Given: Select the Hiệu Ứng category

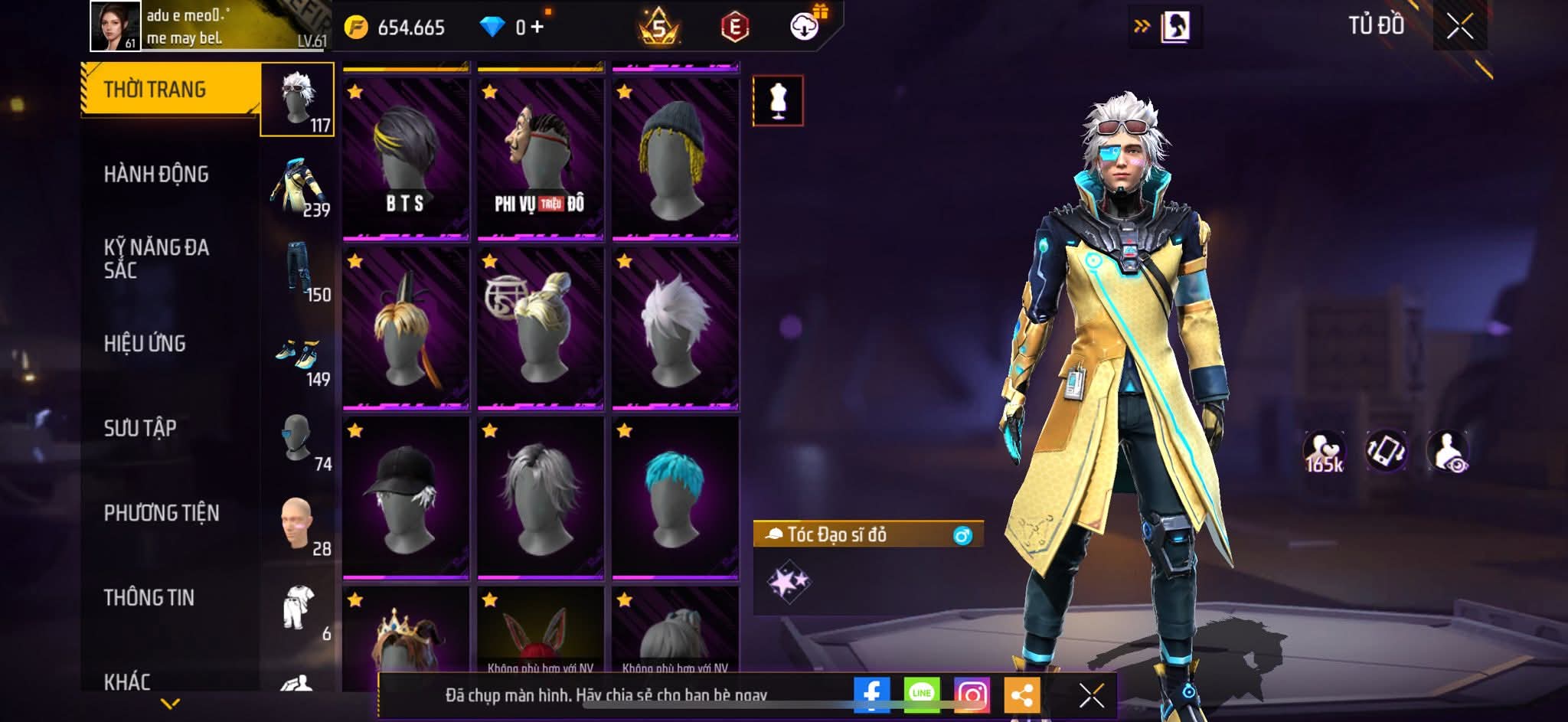Looking at the screenshot, I should point(145,344).
